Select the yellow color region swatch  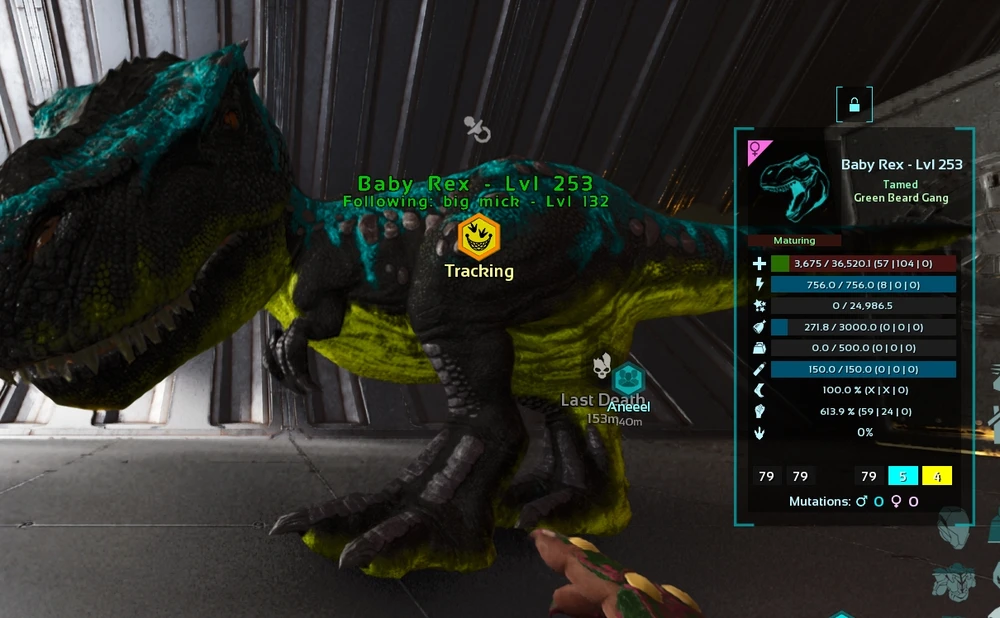pyautogui.click(x=937, y=476)
